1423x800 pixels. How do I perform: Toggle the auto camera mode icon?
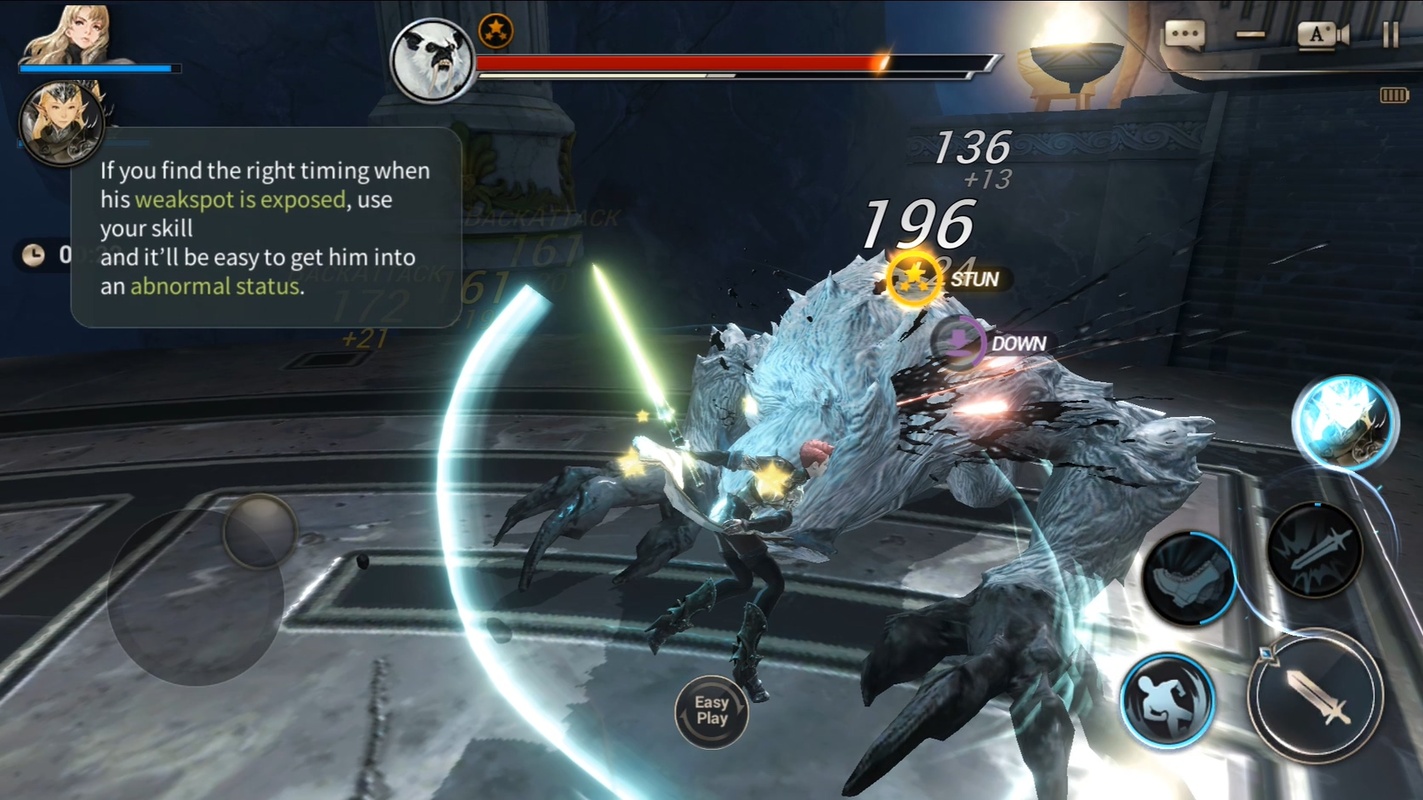click(x=1322, y=35)
